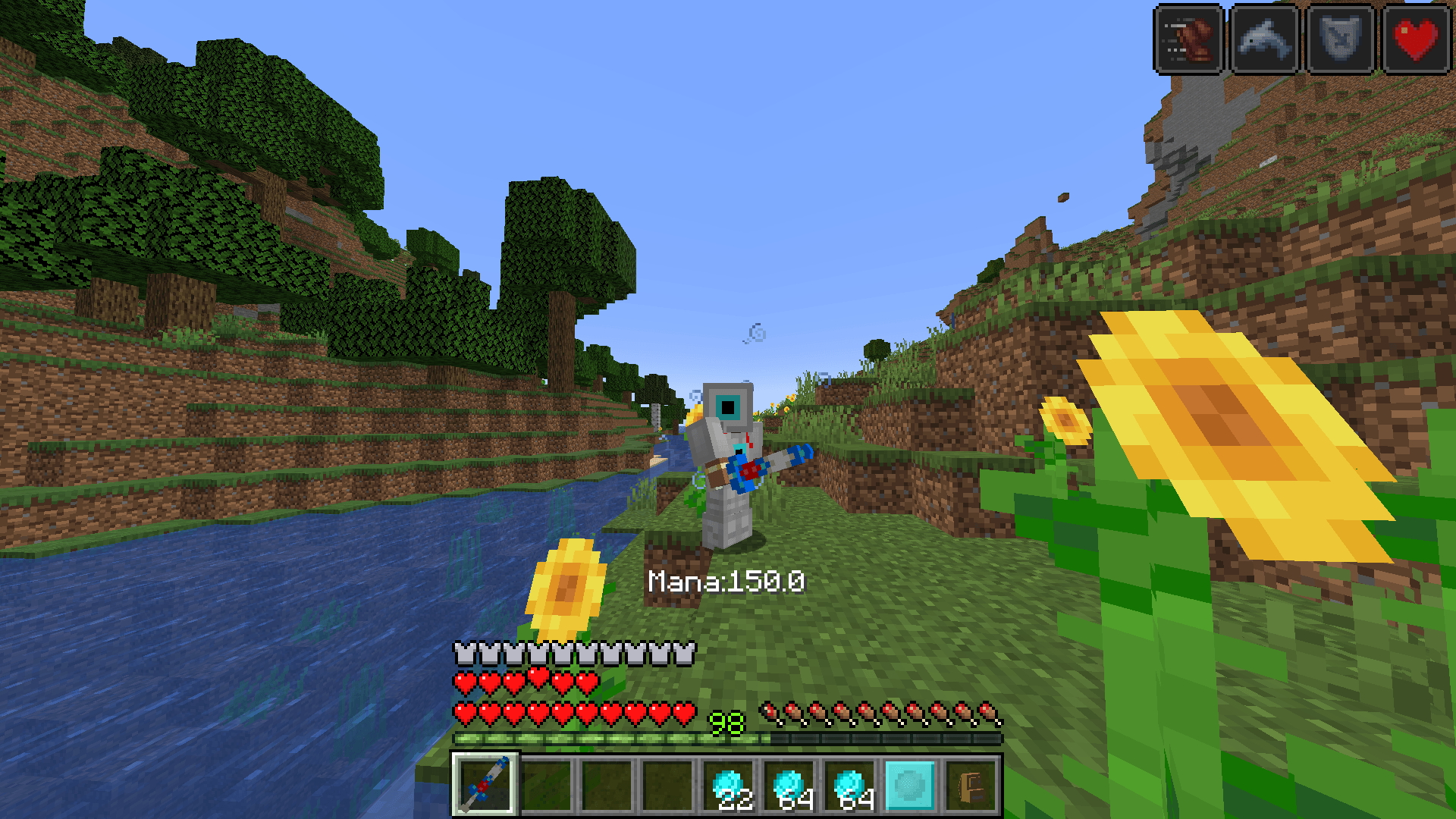Click the topmost absorption heart row
This screenshot has height=819, width=1456.
[526, 681]
